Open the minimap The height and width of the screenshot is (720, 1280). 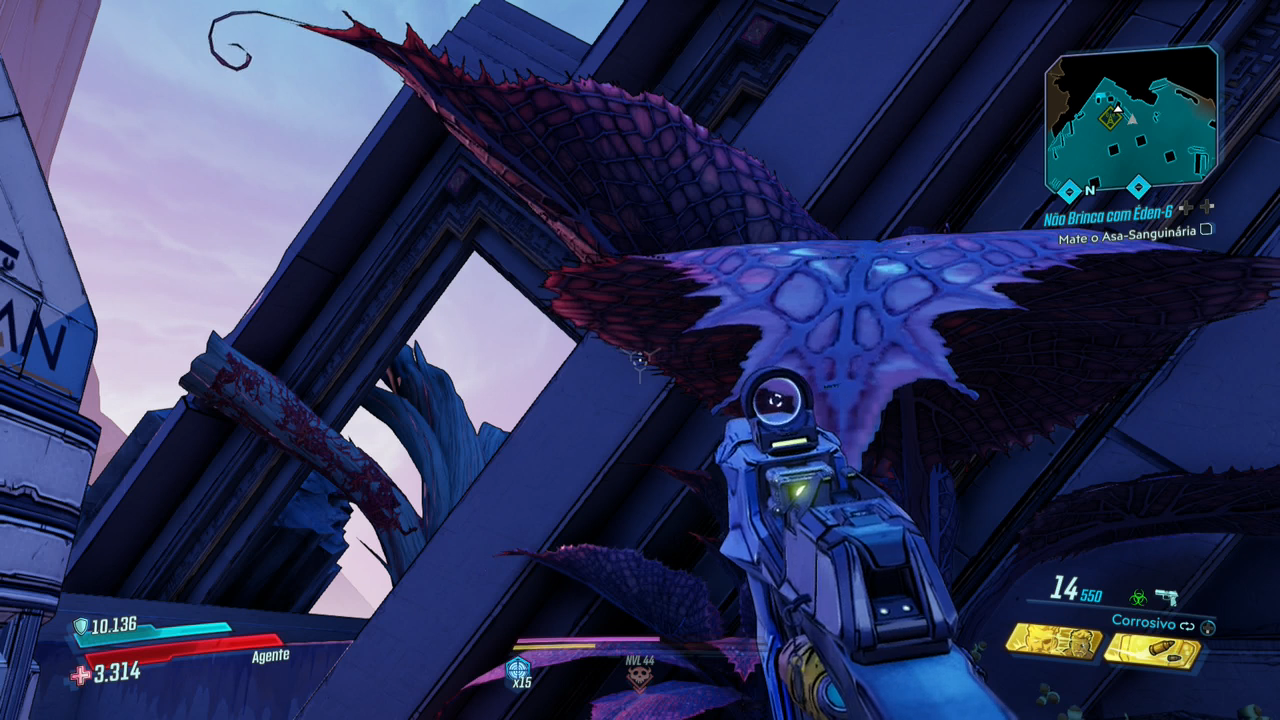[x=1131, y=119]
